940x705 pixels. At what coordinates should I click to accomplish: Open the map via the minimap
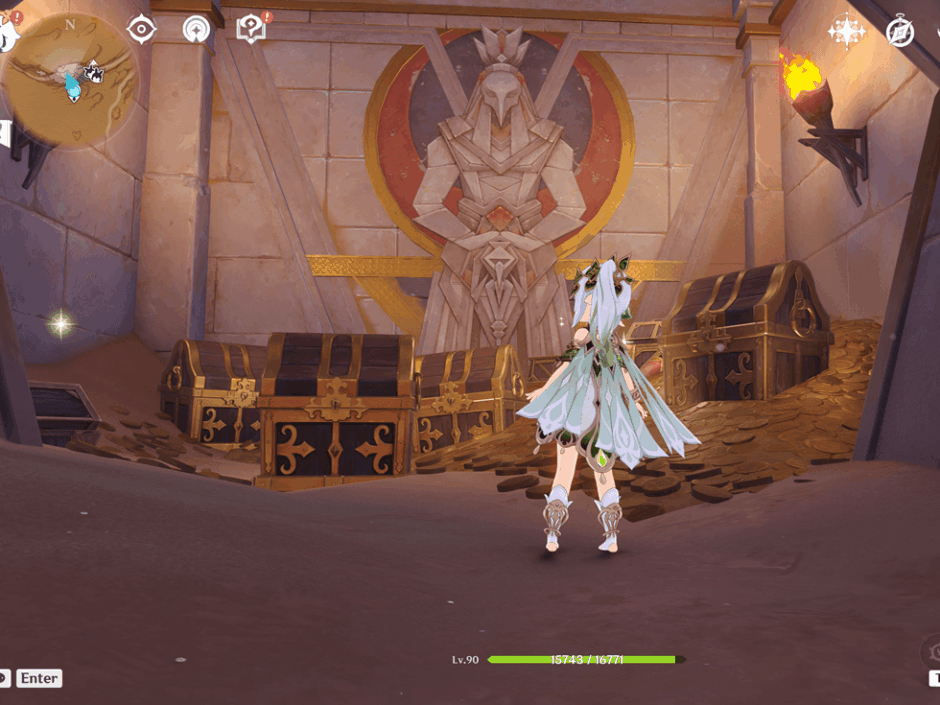click(71, 79)
